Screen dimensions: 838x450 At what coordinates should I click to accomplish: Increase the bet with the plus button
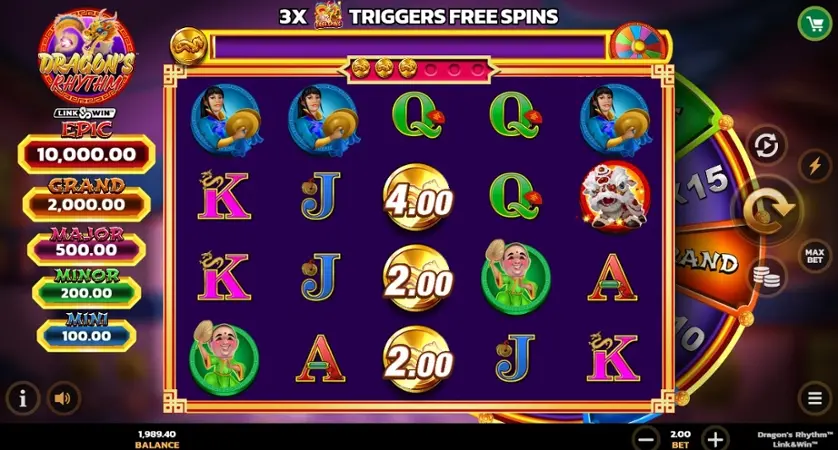point(714,438)
